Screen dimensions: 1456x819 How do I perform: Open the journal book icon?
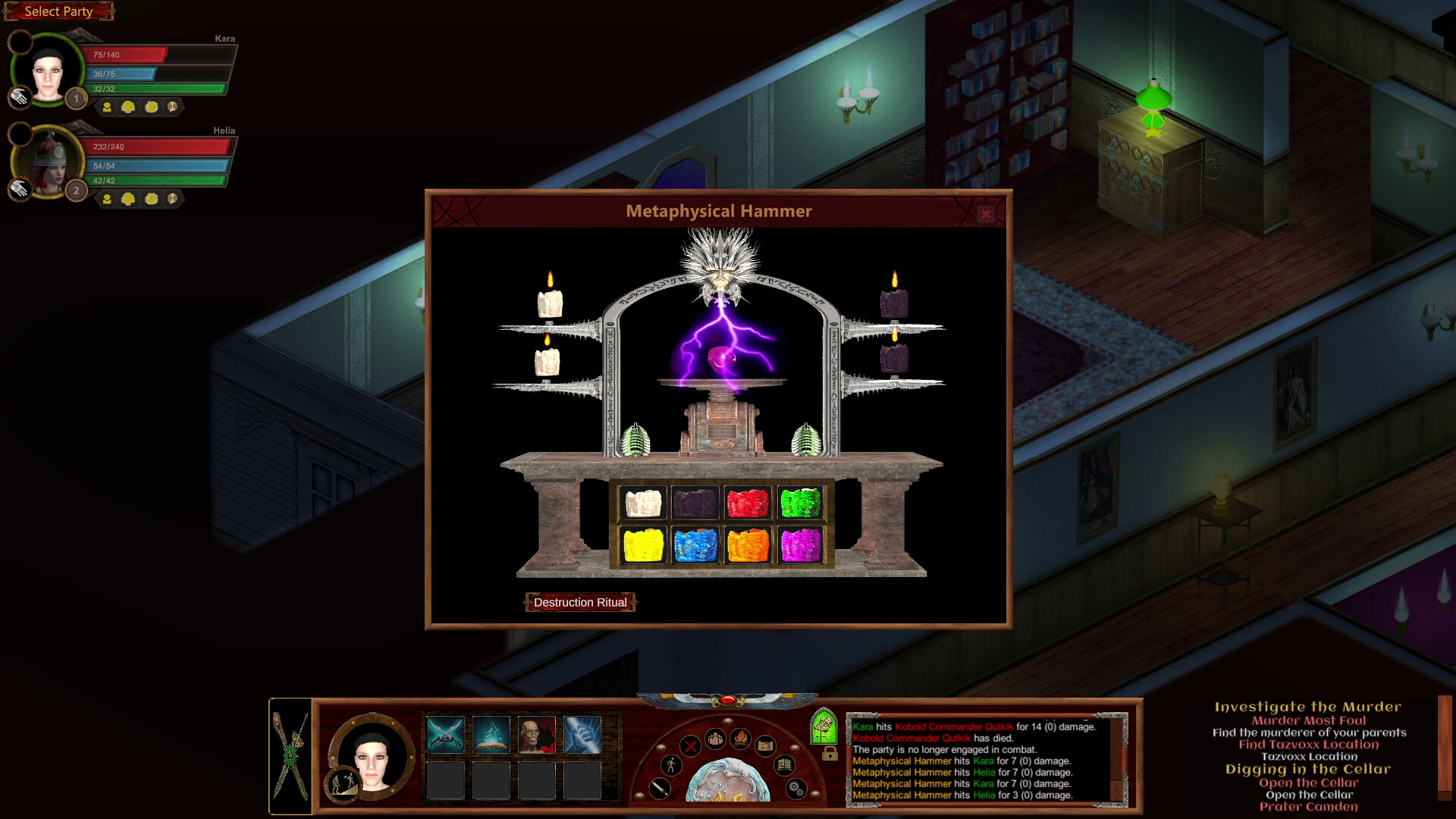pyautogui.click(x=784, y=765)
